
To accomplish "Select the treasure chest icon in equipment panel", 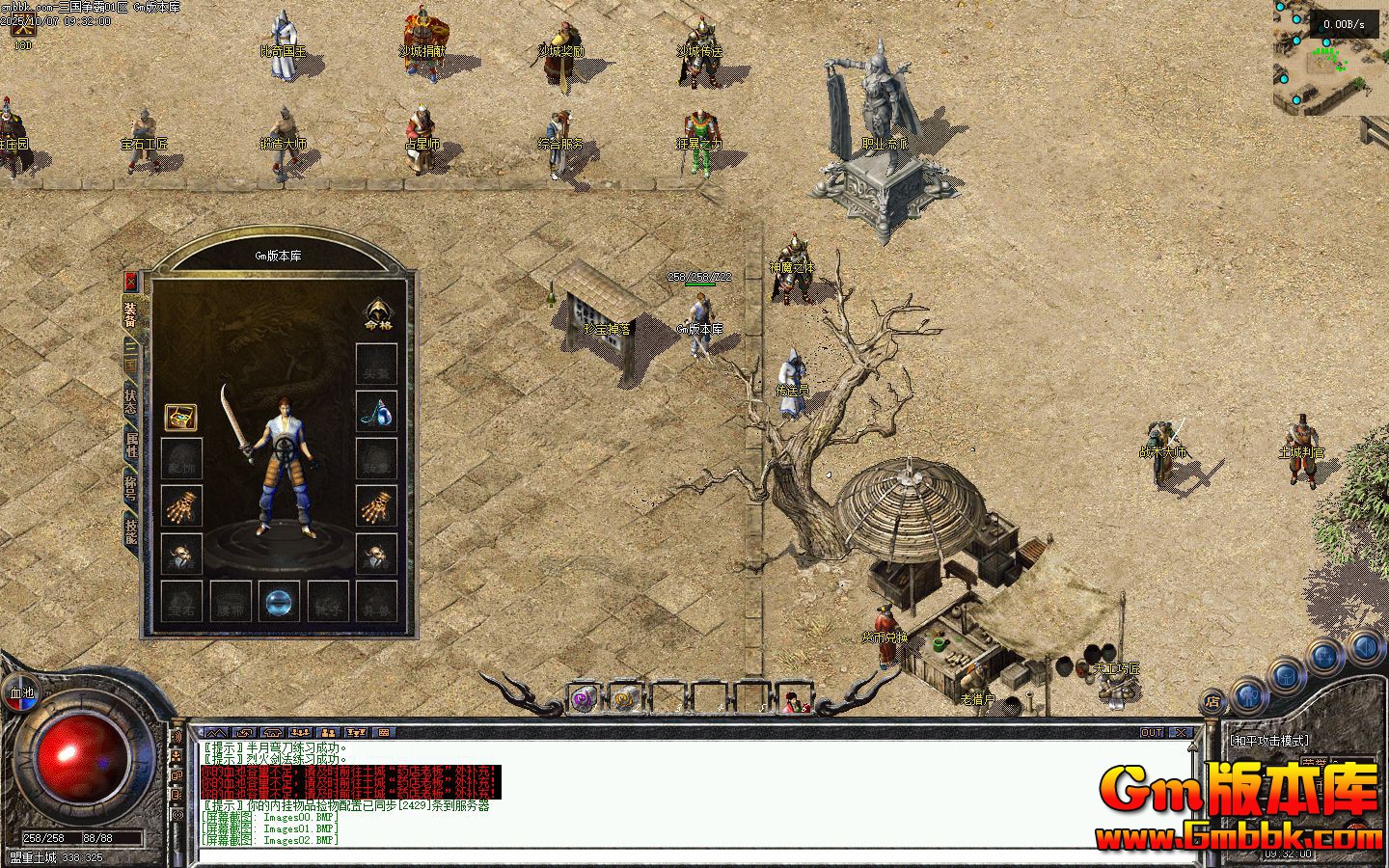I will [x=180, y=418].
